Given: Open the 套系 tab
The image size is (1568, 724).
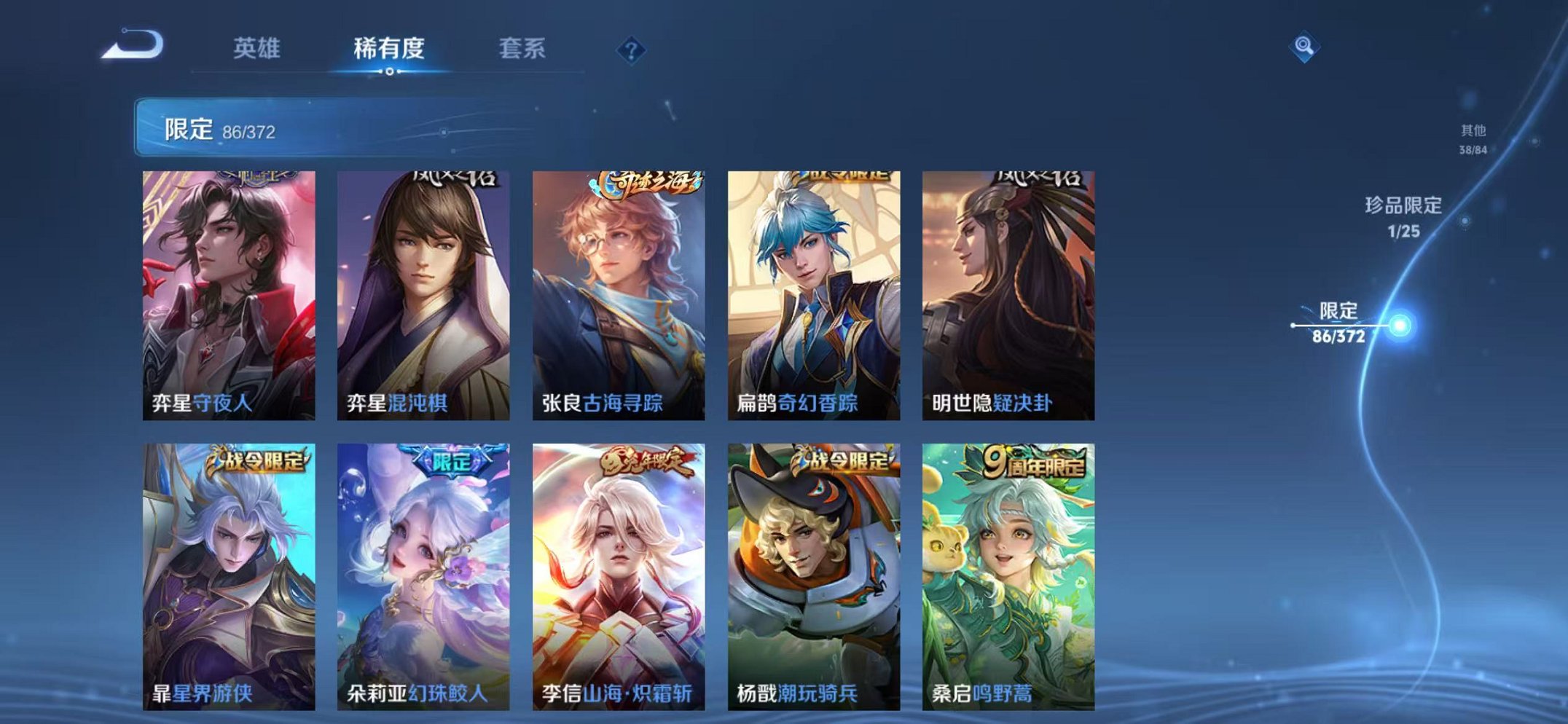Looking at the screenshot, I should point(522,47).
